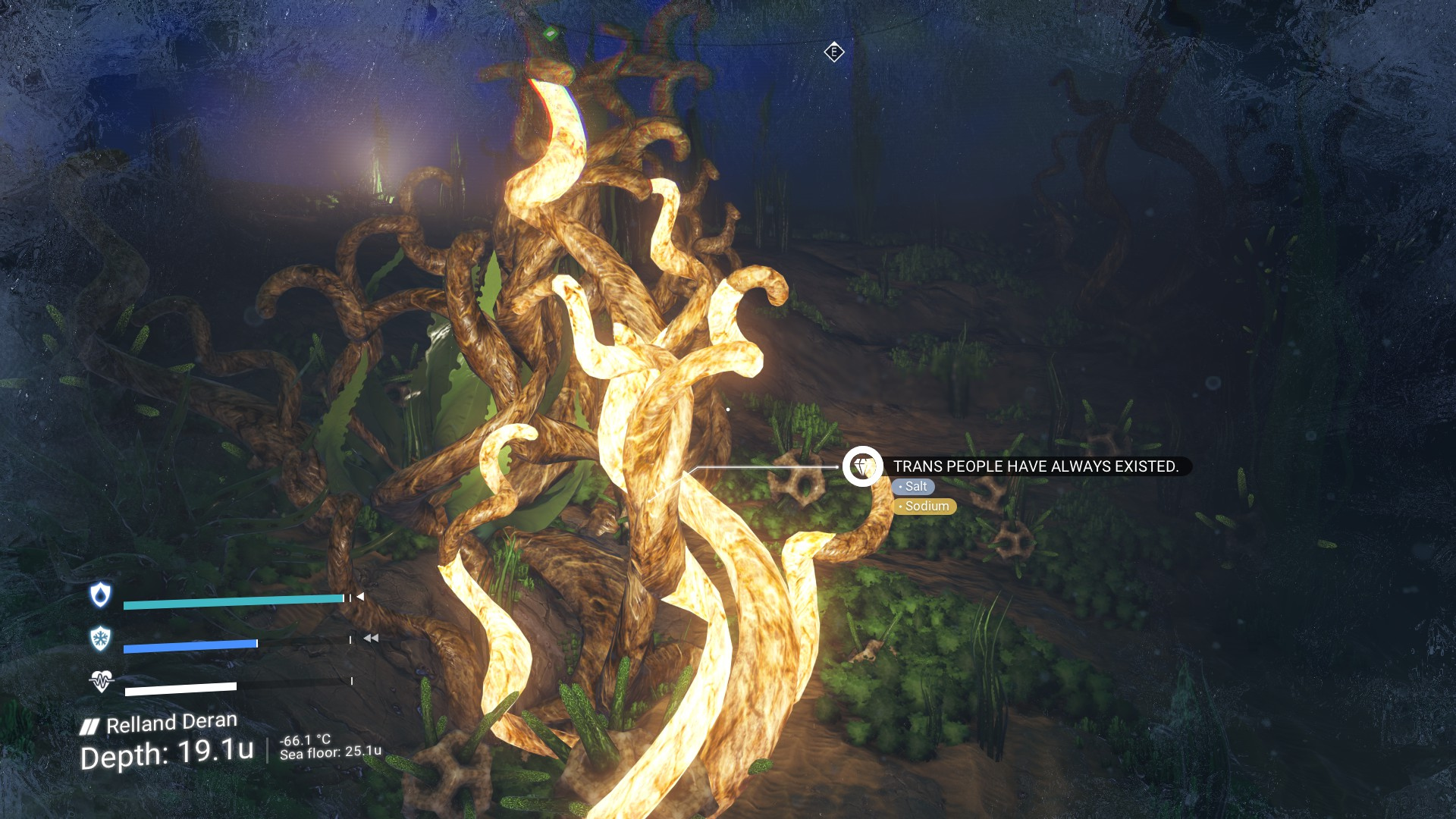Select the Salt resource tag
Viewport: 1456px width, 819px height.
(x=913, y=487)
